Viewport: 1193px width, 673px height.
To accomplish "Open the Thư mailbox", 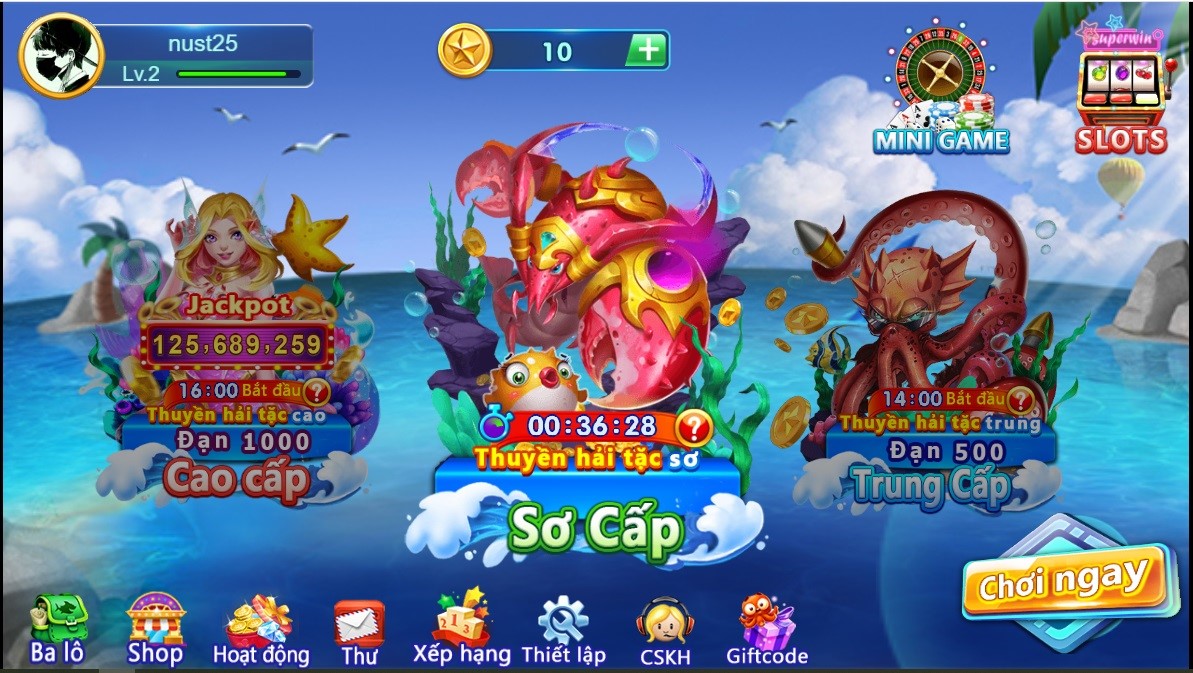I will (359, 632).
